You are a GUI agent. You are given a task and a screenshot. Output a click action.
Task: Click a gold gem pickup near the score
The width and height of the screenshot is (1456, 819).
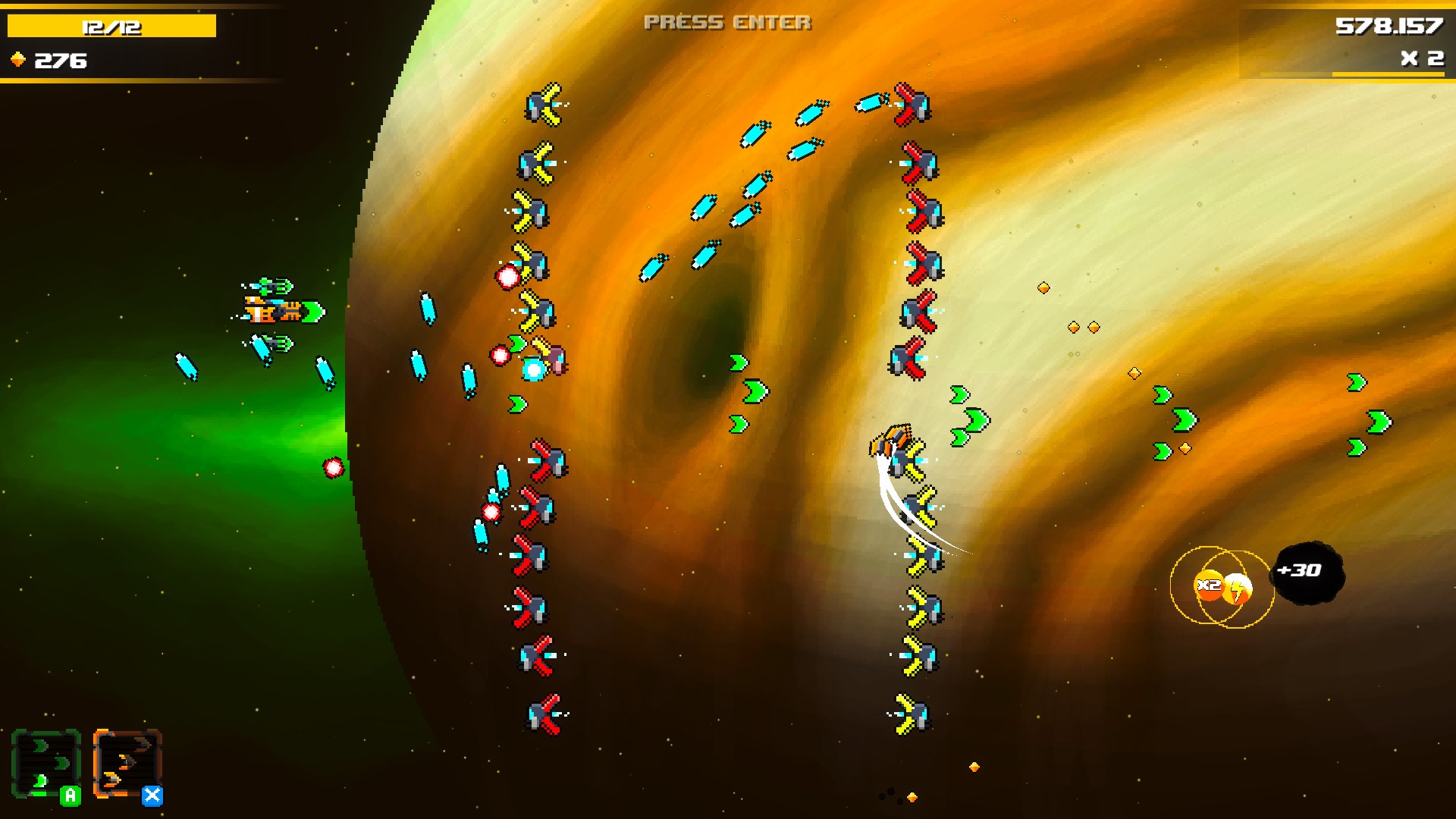click(x=1045, y=287)
